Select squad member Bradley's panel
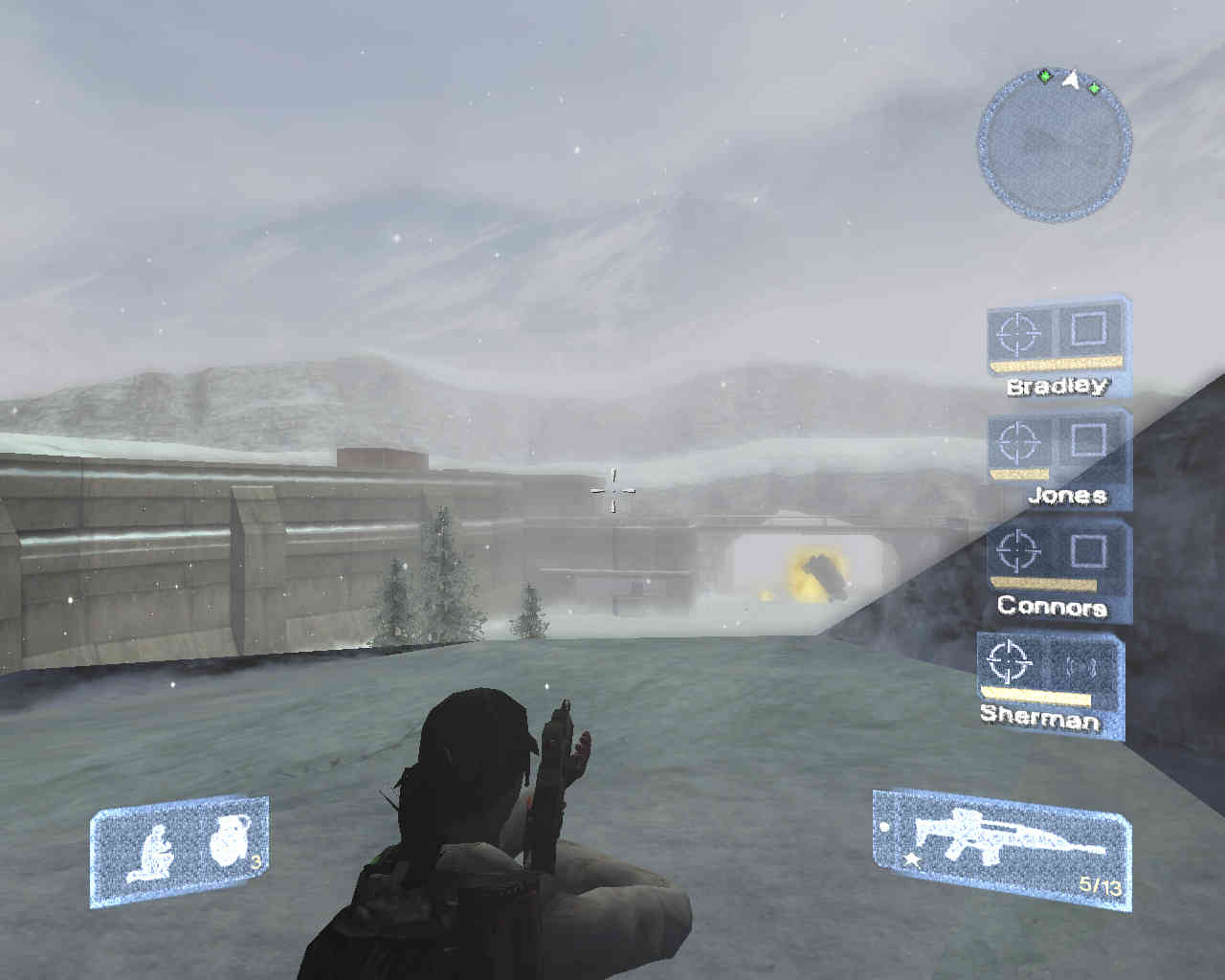This screenshot has height=980, width=1225. tap(1058, 345)
